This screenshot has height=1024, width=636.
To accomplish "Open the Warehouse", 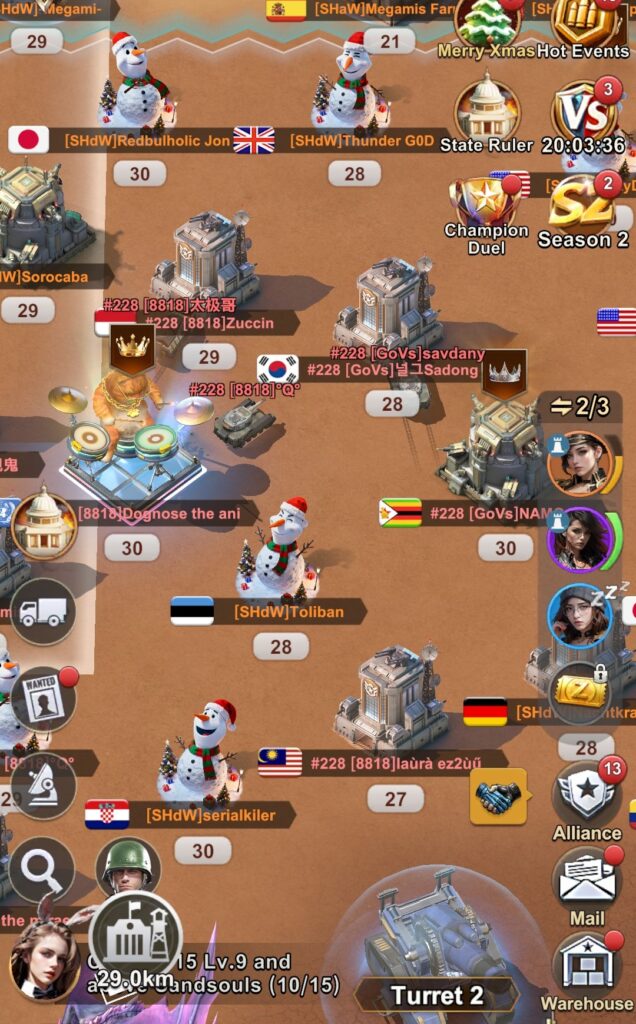I will [587, 964].
